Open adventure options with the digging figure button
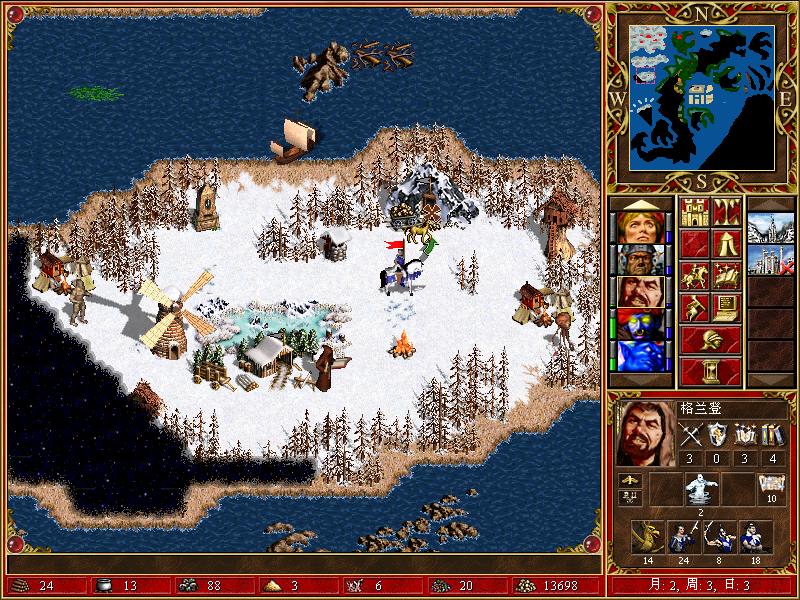The image size is (800, 600). [695, 306]
